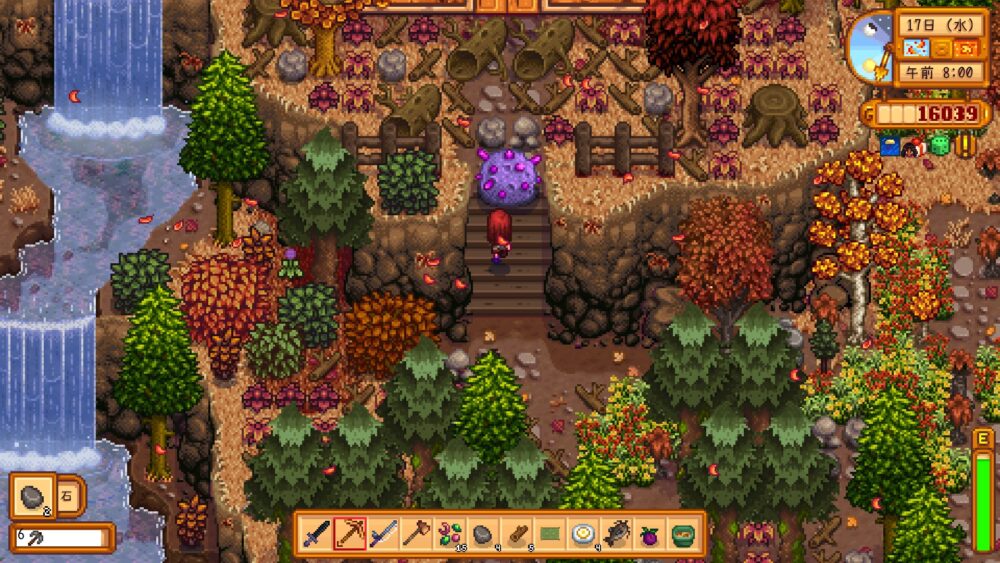Select the fried egg hotbar slot

click(583, 534)
